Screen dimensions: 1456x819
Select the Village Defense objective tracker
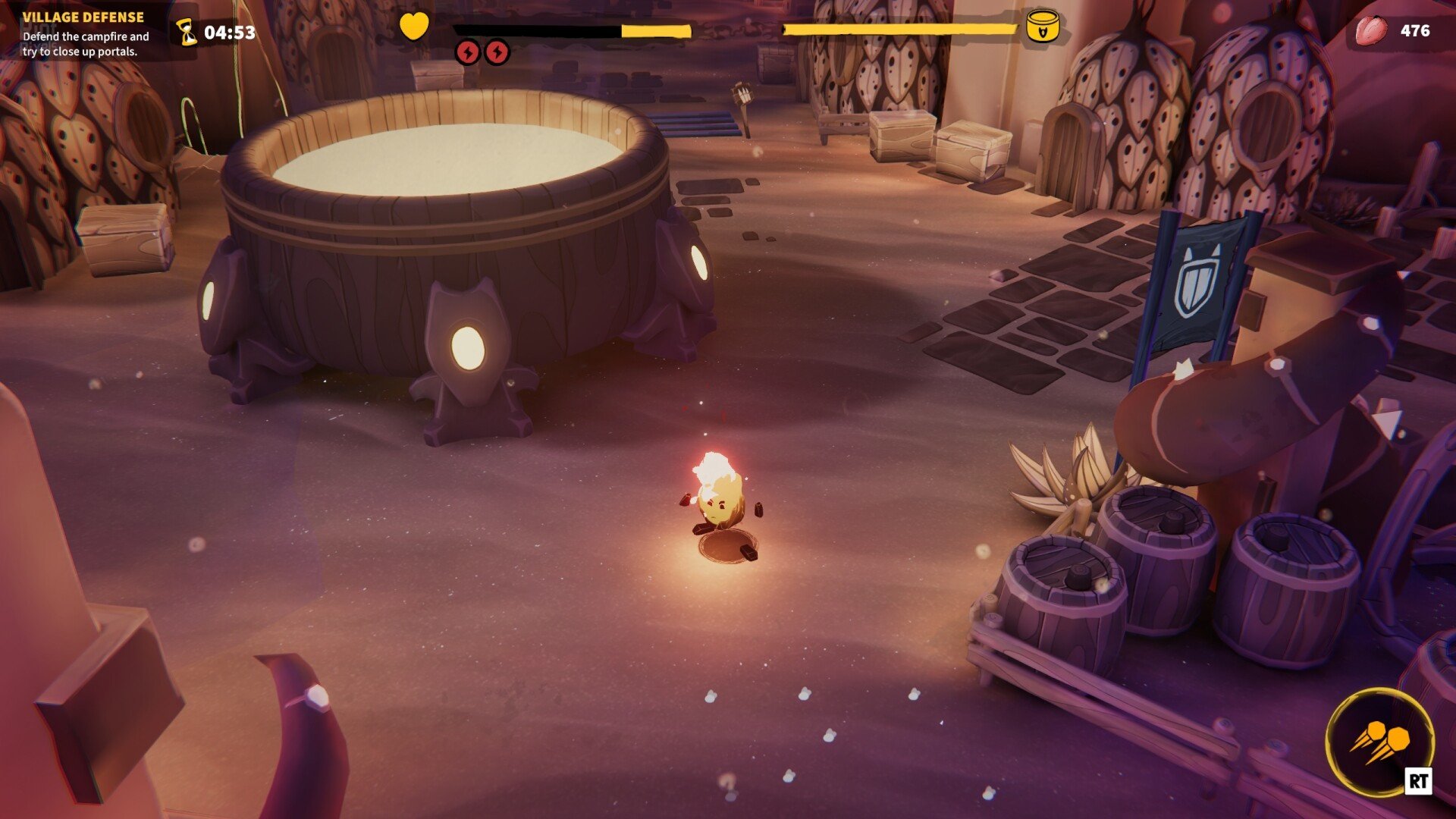(85, 33)
